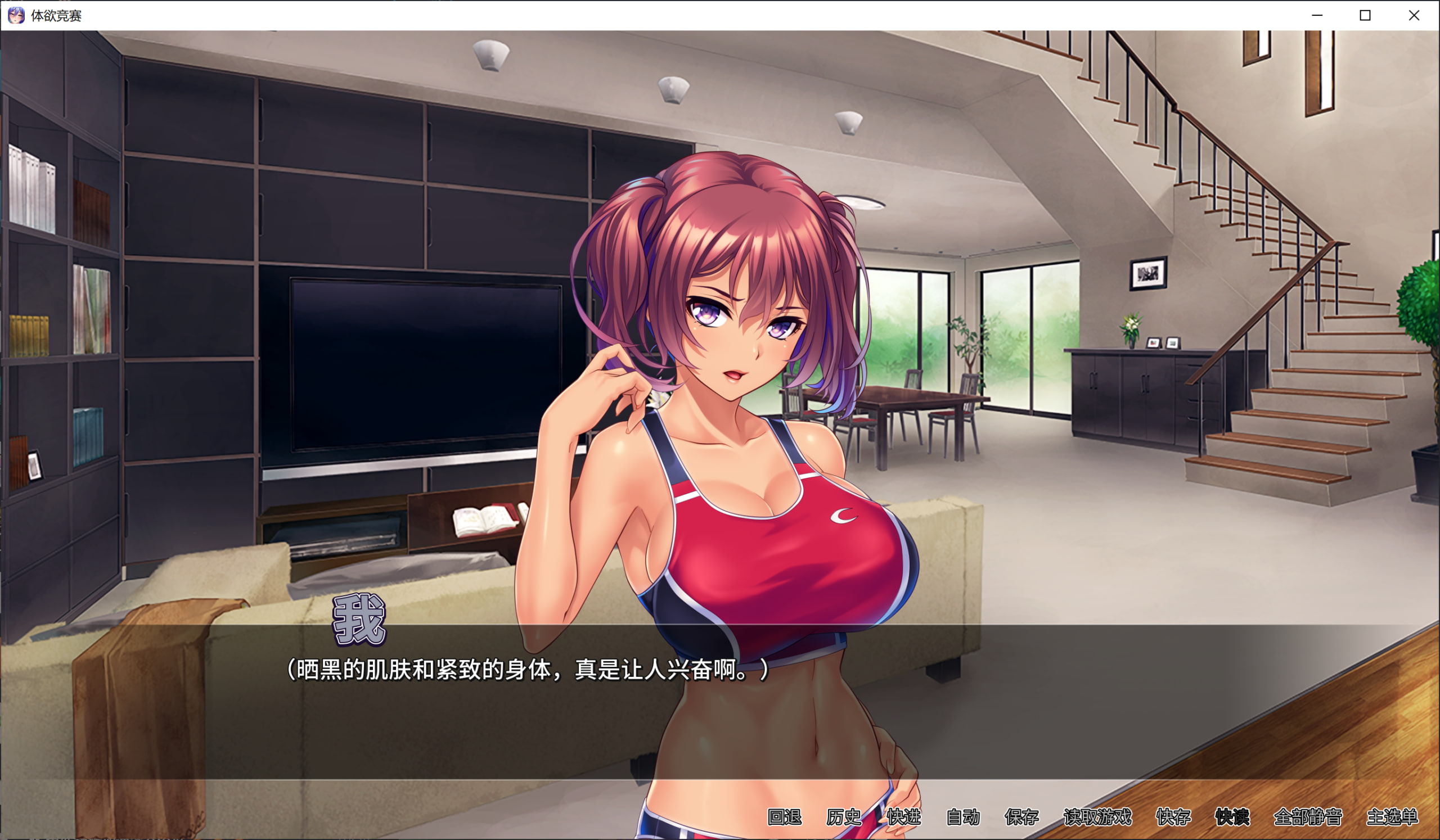
Task: Quick save with 快存
Action: pyautogui.click(x=1173, y=816)
